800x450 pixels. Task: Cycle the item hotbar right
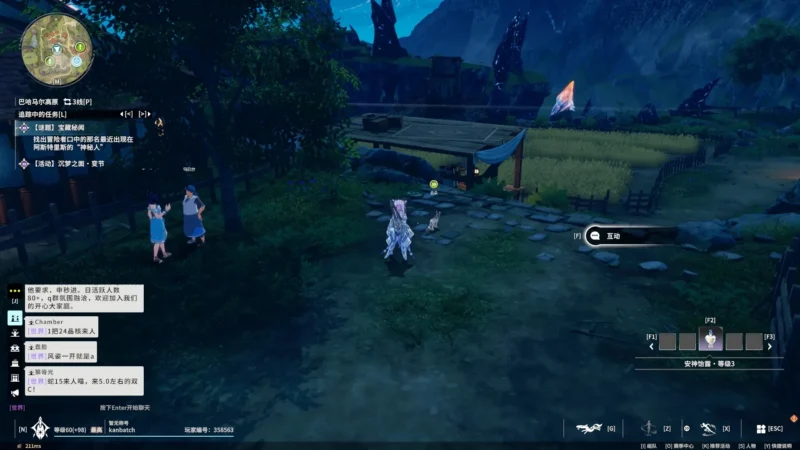pyautogui.click(x=771, y=347)
